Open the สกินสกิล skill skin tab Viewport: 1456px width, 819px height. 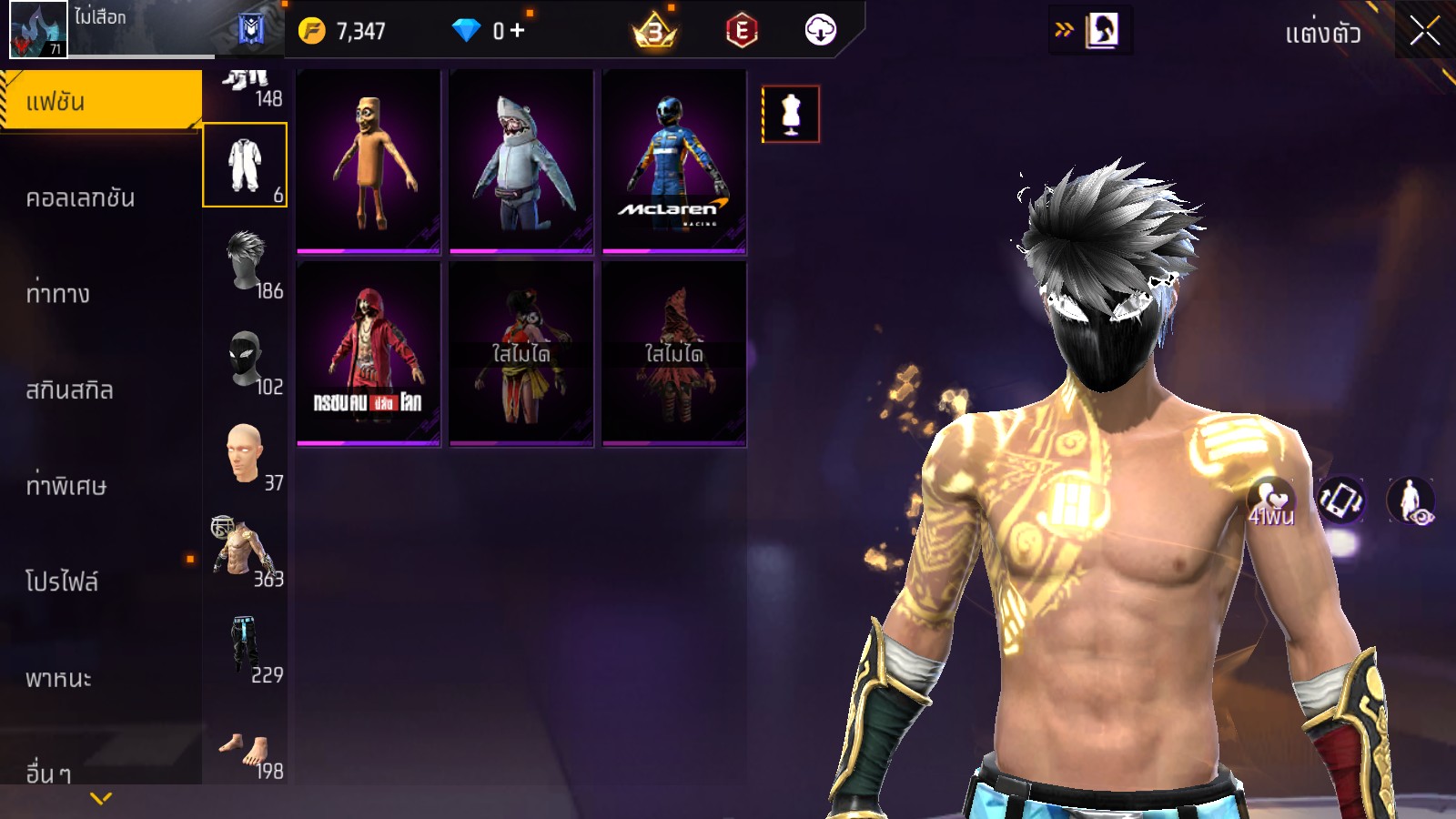coord(69,390)
